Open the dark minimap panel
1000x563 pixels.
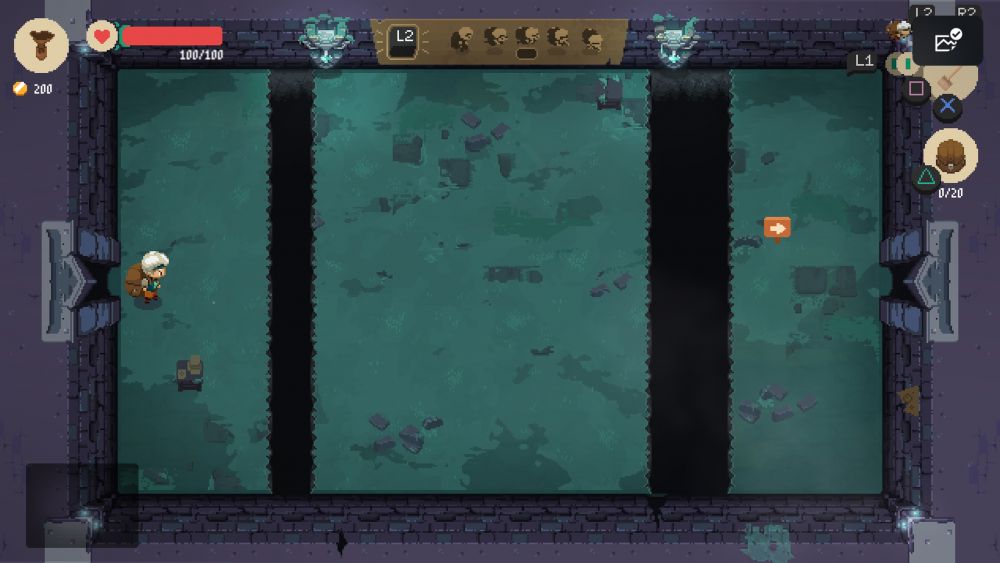pos(81,505)
